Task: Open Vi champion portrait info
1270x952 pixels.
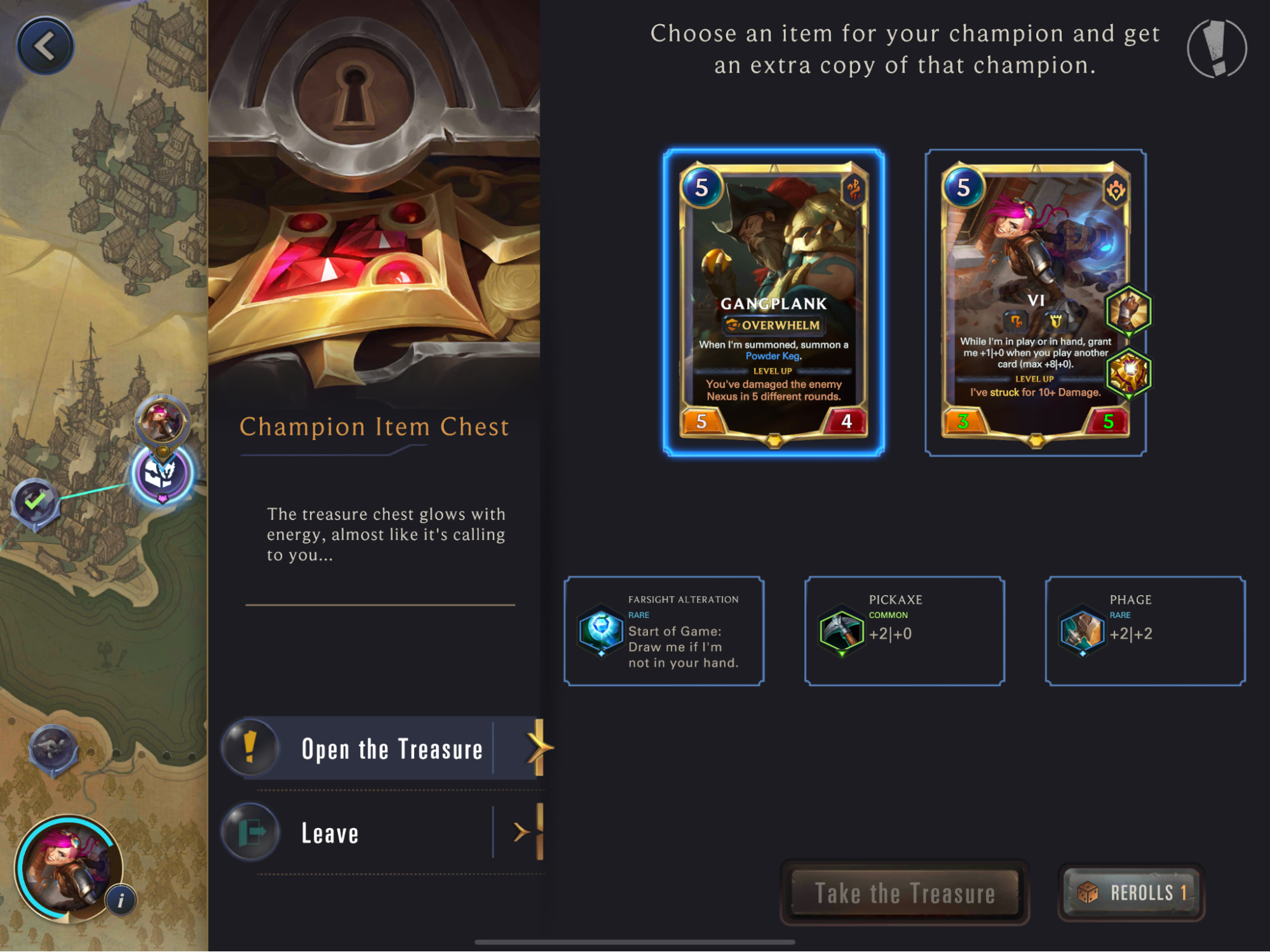Action: tap(121, 900)
